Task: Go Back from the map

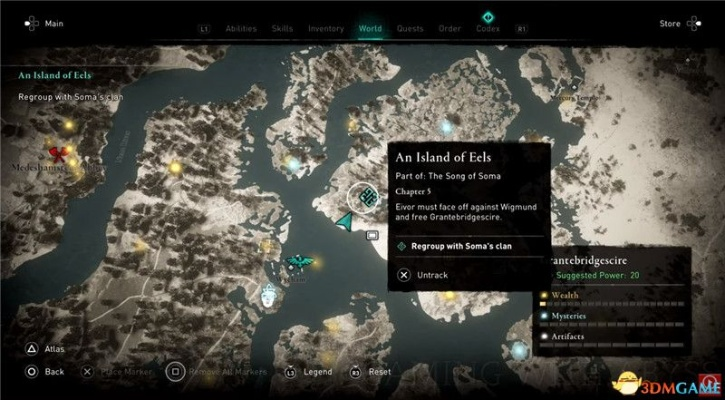Action: [x=54, y=371]
